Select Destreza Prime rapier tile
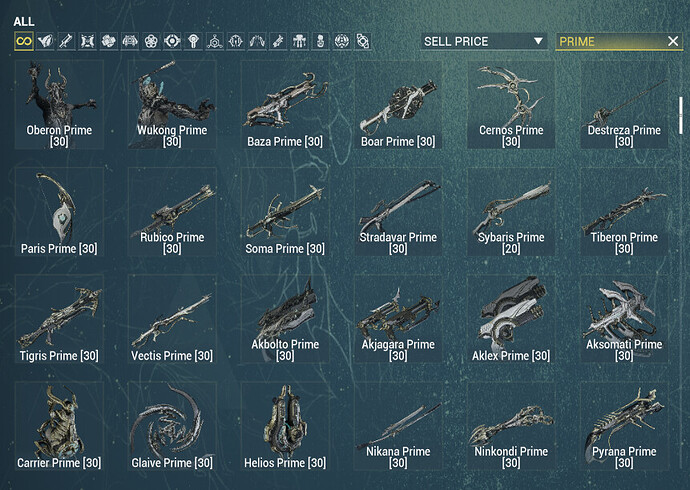The image size is (690, 490). pos(624,105)
